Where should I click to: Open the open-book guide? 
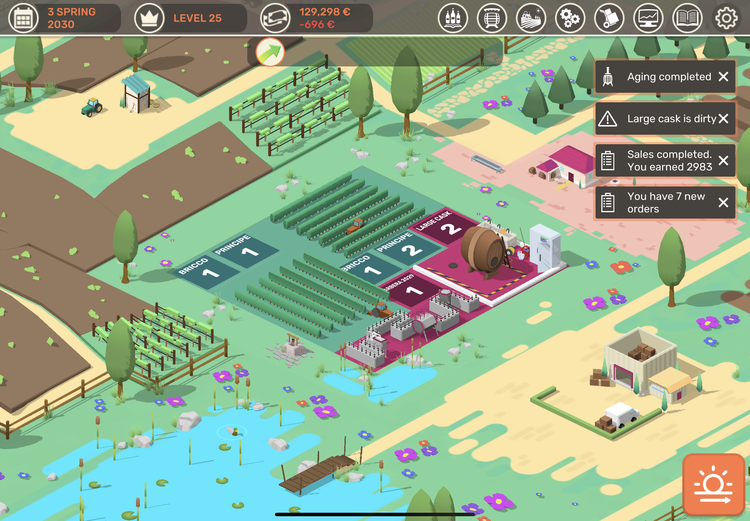click(x=687, y=17)
